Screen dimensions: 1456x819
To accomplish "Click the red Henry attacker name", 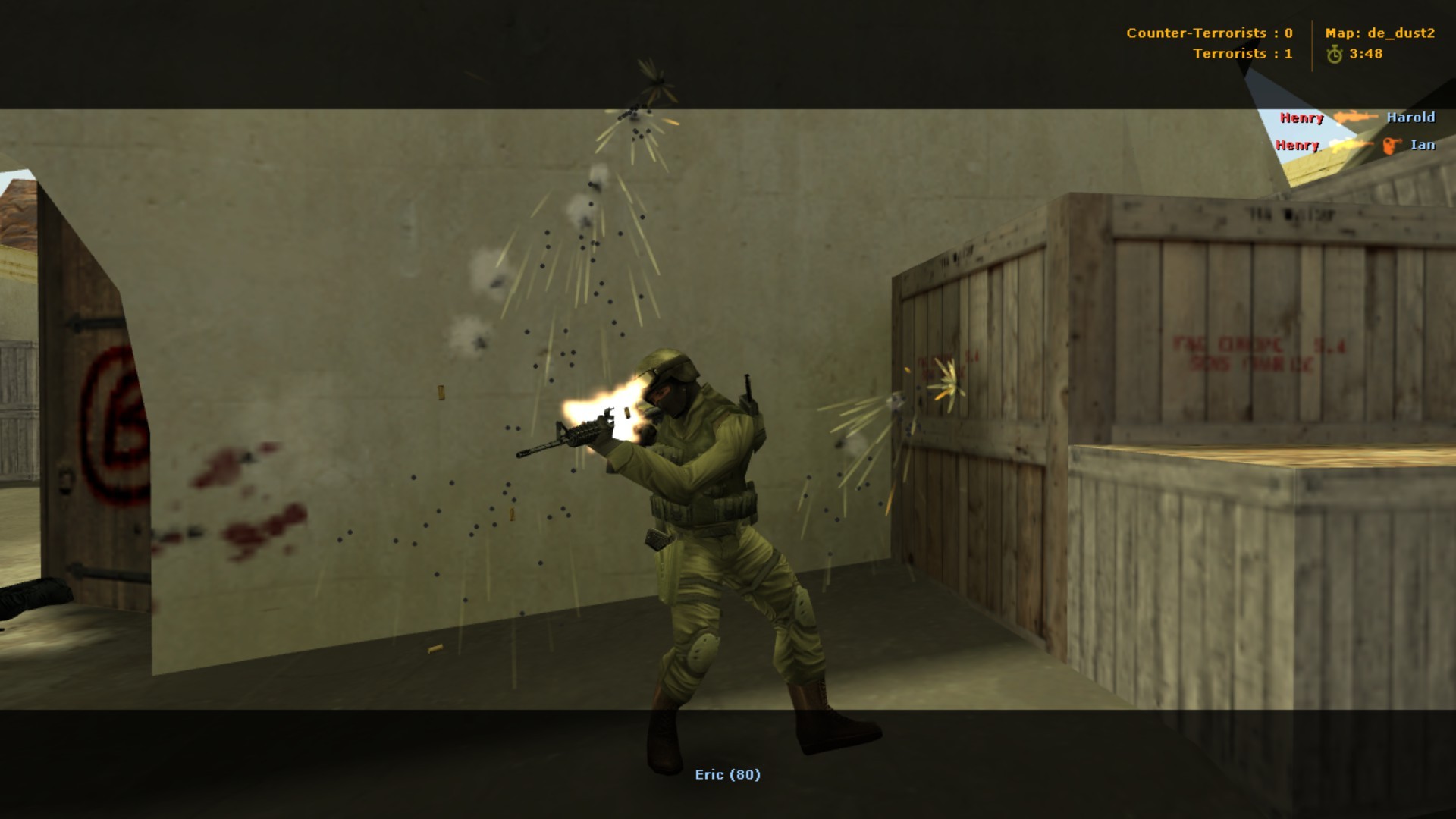I will tap(1301, 118).
